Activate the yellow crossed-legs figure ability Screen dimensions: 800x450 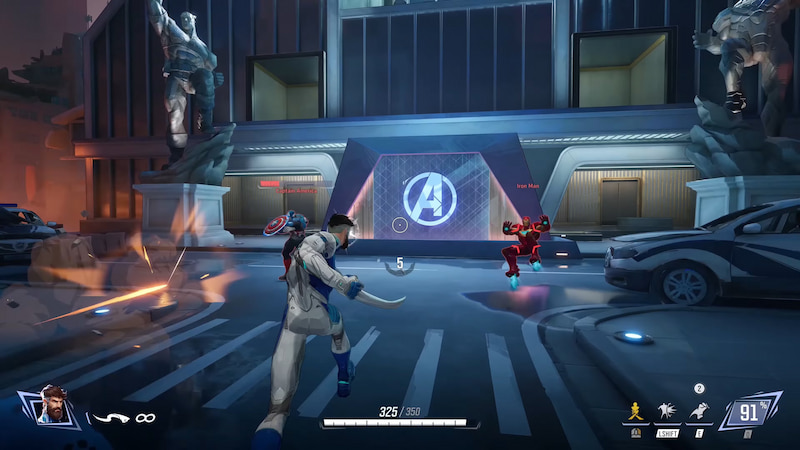[632, 409]
